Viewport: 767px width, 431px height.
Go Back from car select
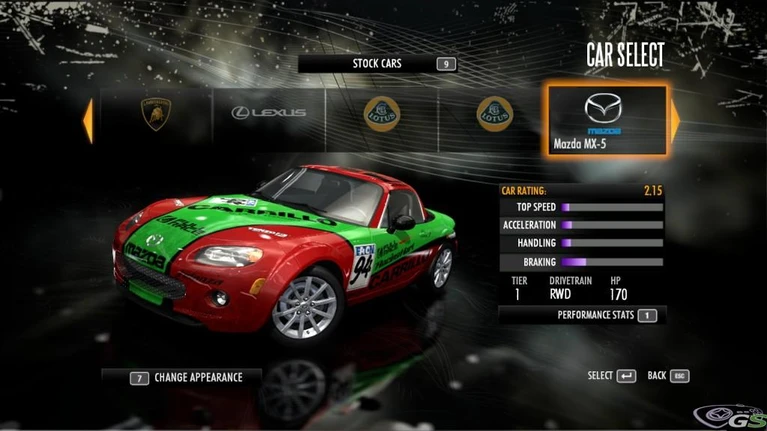669,376
